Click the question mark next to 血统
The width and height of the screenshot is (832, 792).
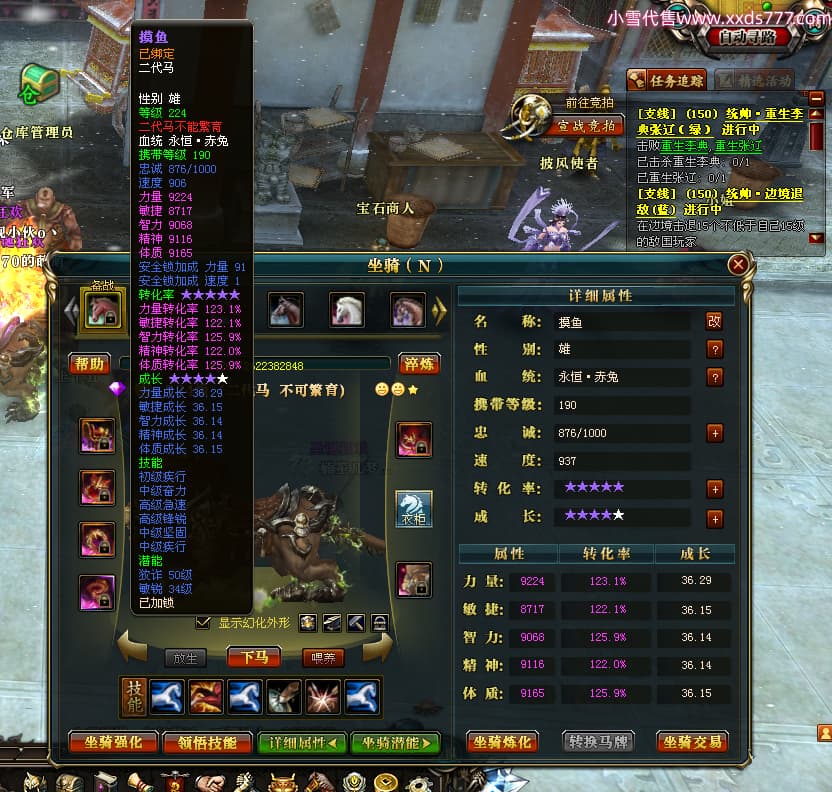click(714, 377)
